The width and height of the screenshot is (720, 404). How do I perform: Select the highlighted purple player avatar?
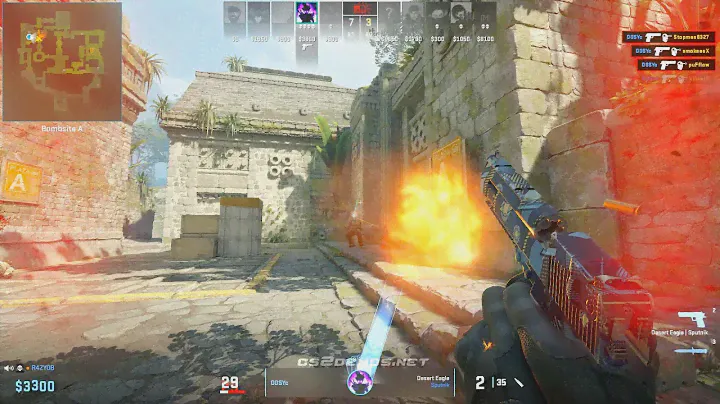(x=307, y=14)
